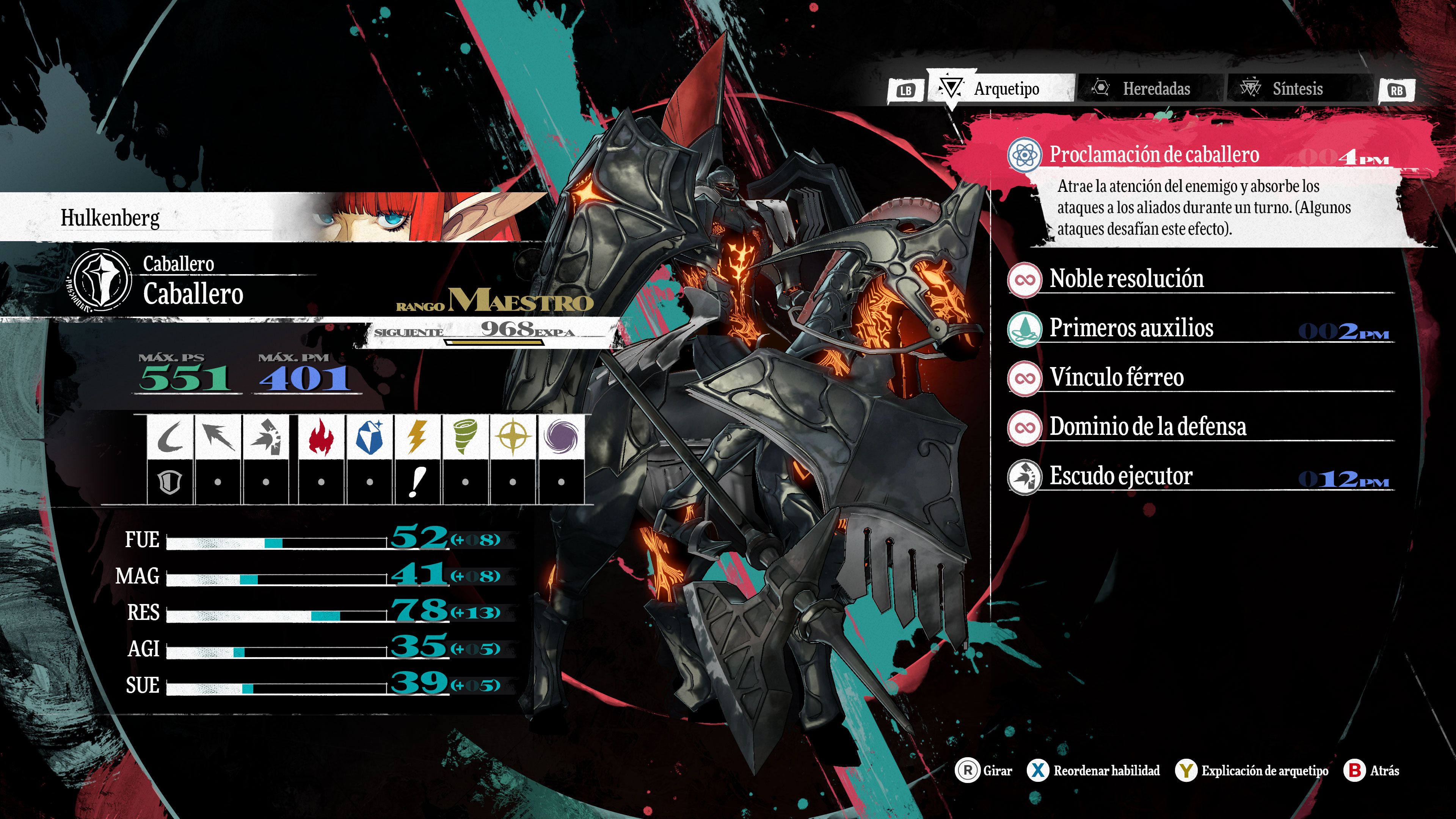Open Explicación de arquetipo
Image resolution: width=1456 pixels, height=819 pixels.
(x=1251, y=770)
